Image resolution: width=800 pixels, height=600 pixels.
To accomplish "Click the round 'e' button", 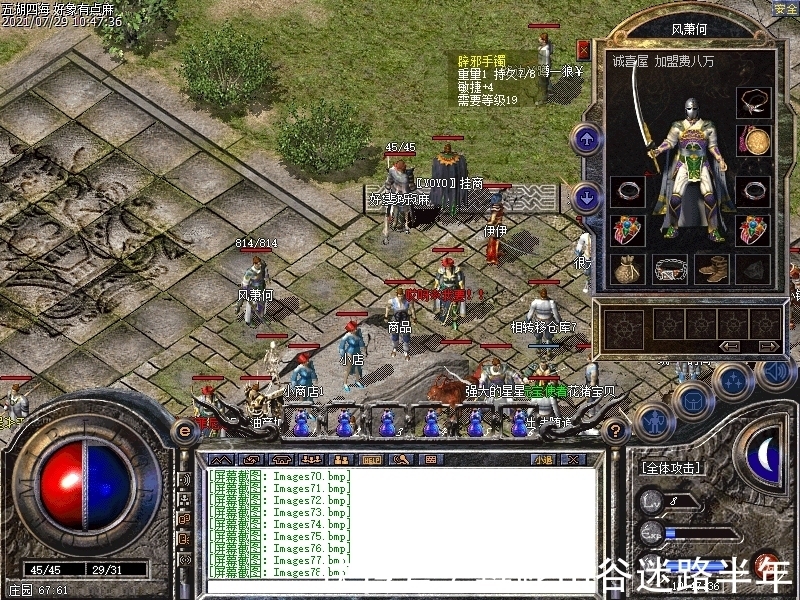I will click(x=184, y=430).
